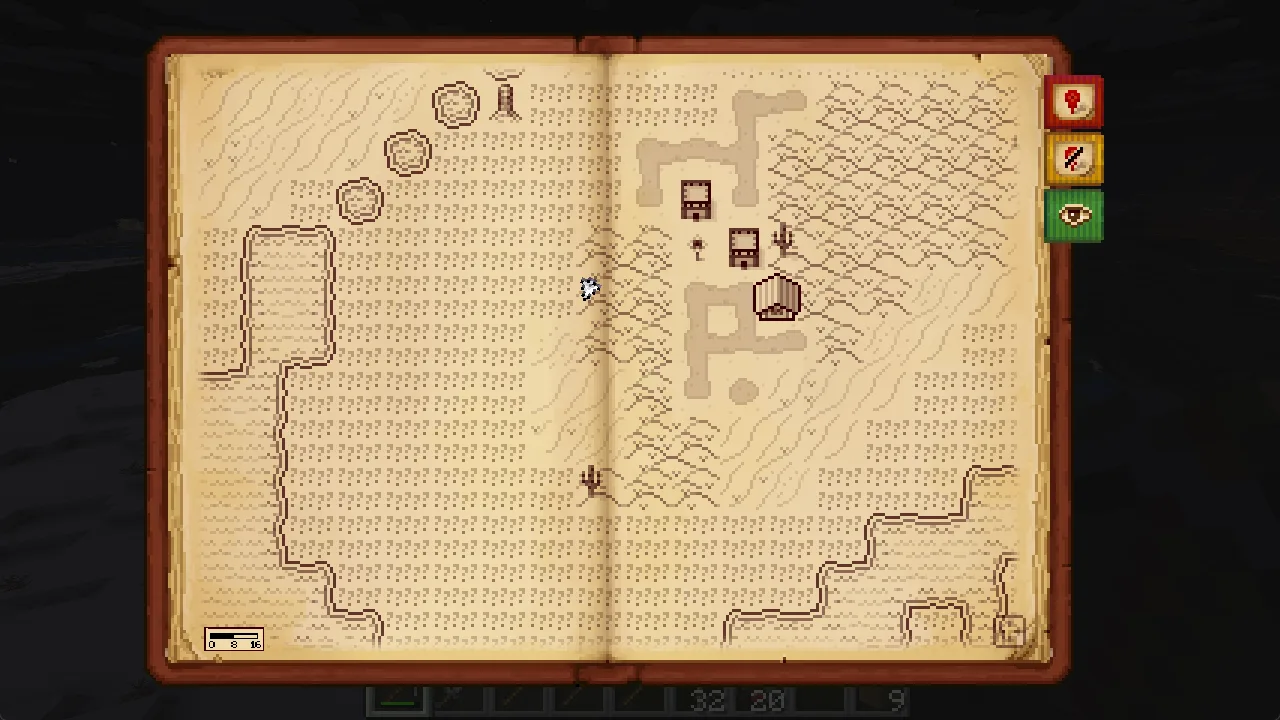
Task: Select the watchtower marker on the map
Action: [x=505, y=98]
